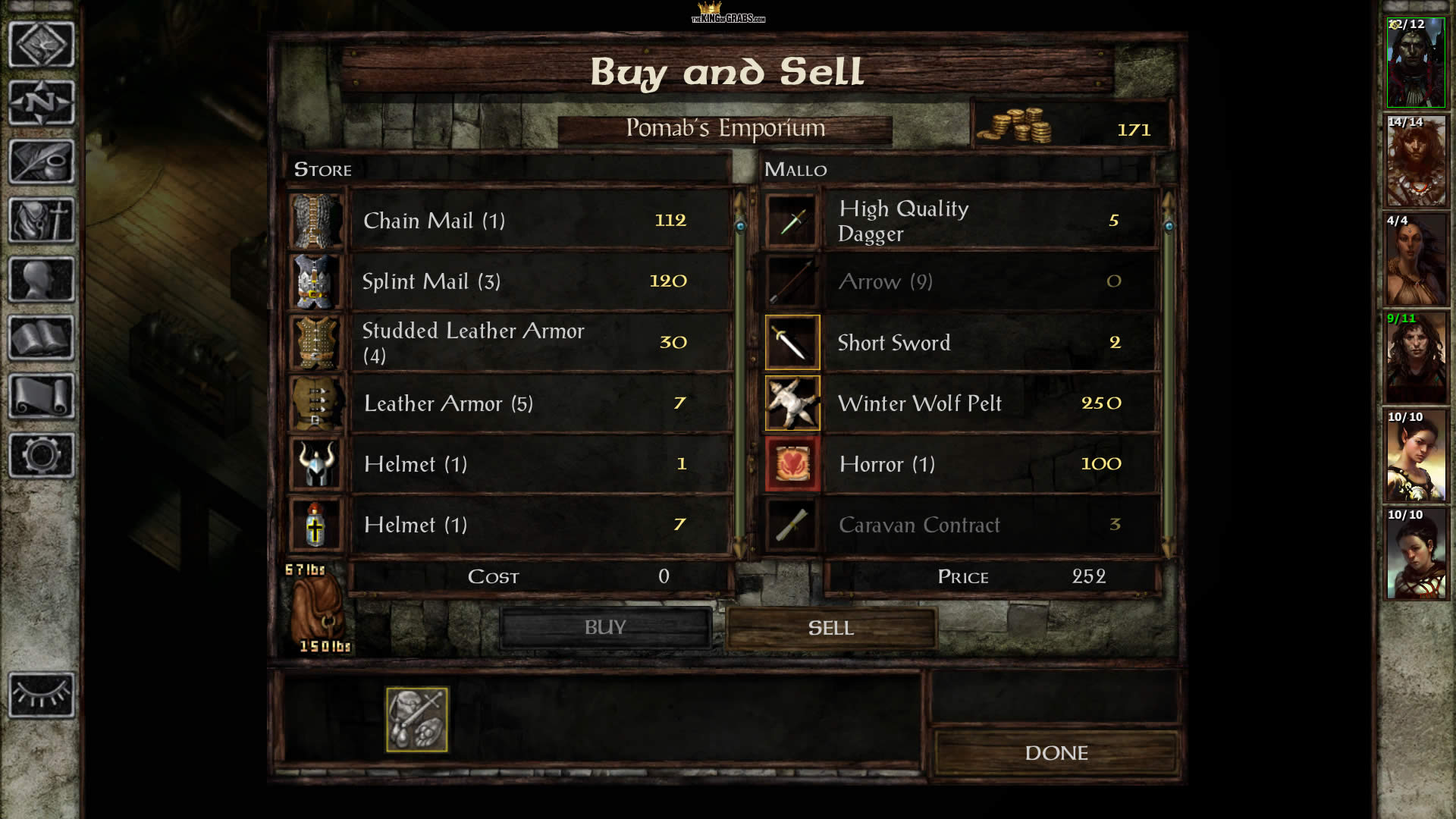The image size is (1456, 819).
Task: Click the SELL button
Action: [x=830, y=628]
